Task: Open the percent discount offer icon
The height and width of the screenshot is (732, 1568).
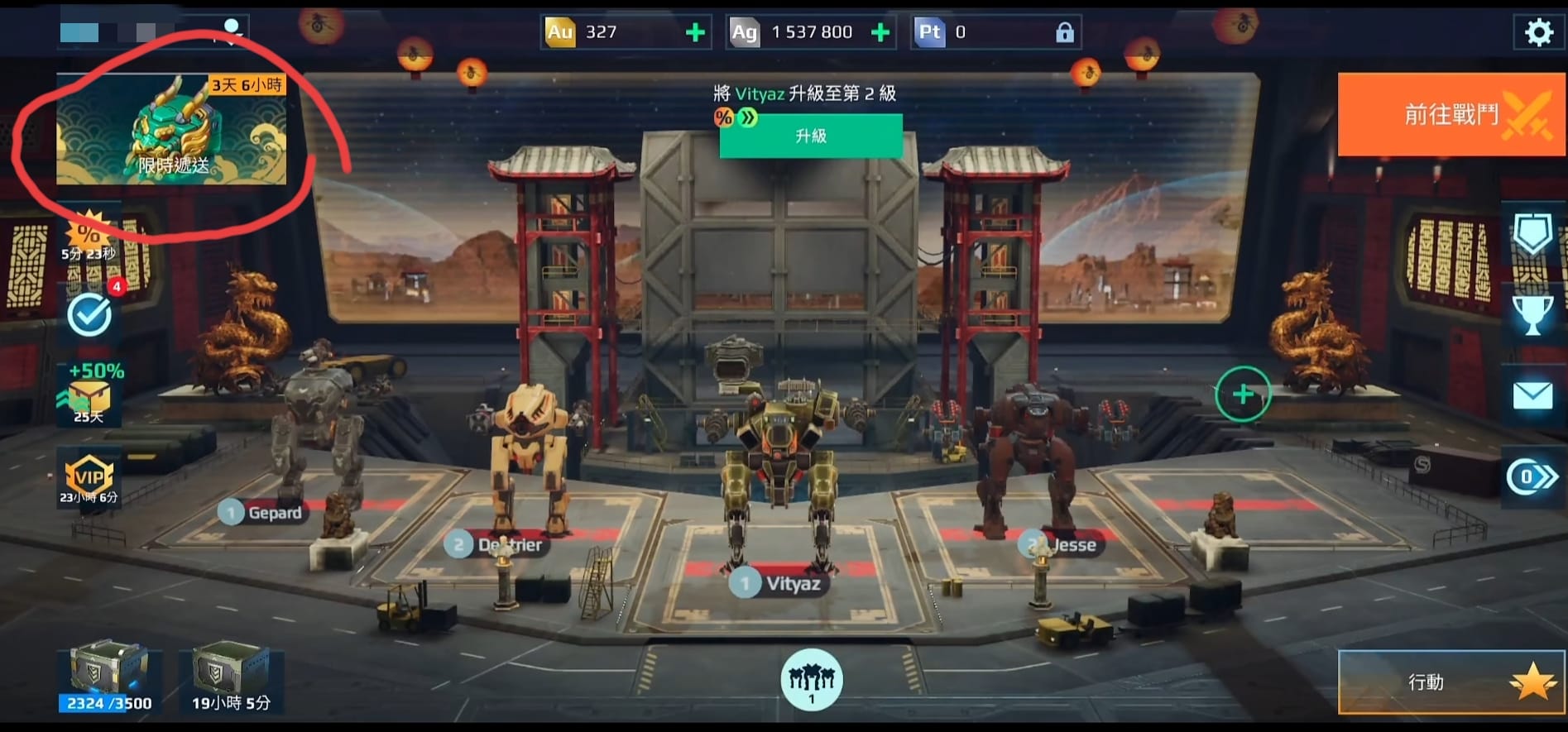Action: [89, 235]
